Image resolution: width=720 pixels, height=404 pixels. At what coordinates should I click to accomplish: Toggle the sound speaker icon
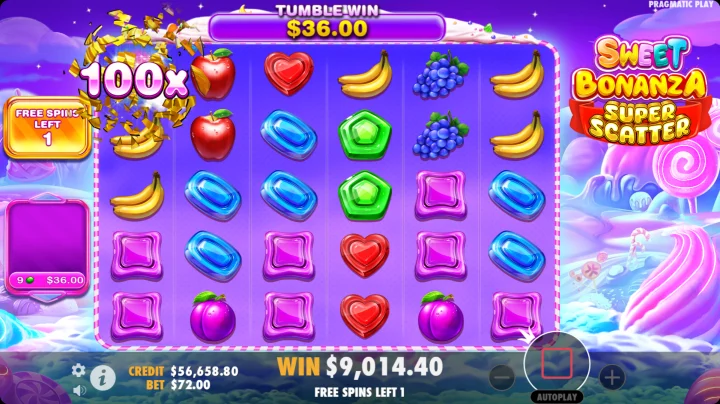[x=78, y=390]
